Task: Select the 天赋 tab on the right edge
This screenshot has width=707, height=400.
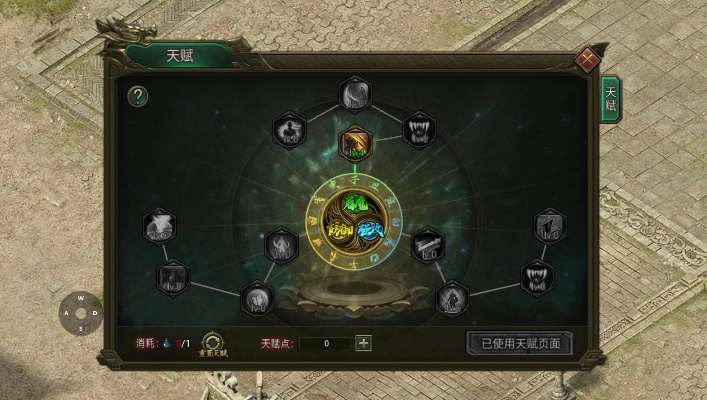Action: point(609,99)
